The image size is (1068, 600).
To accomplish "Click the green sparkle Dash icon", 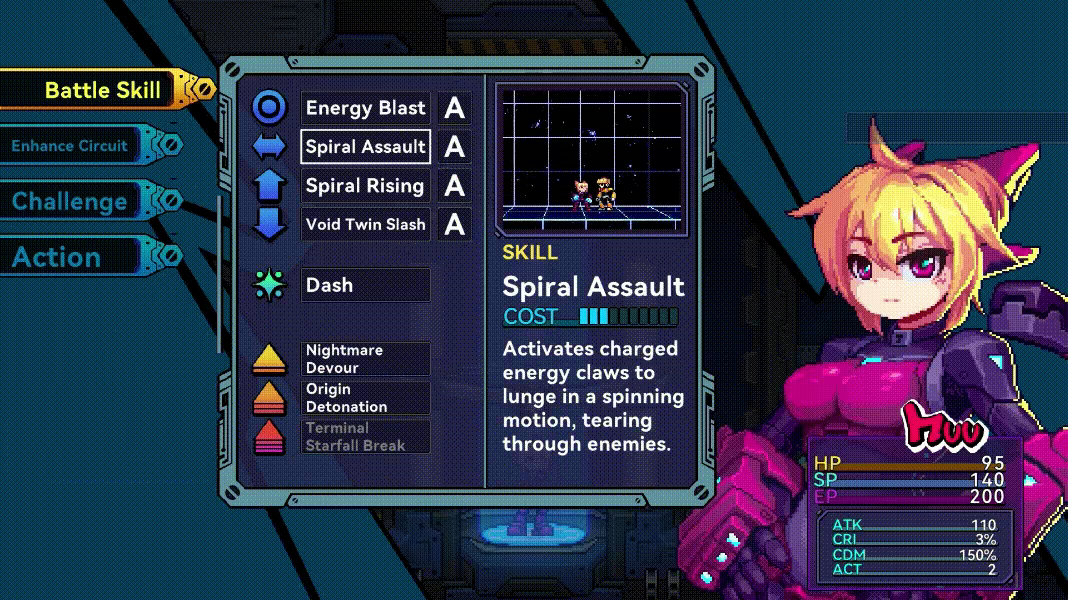I will click(x=269, y=285).
